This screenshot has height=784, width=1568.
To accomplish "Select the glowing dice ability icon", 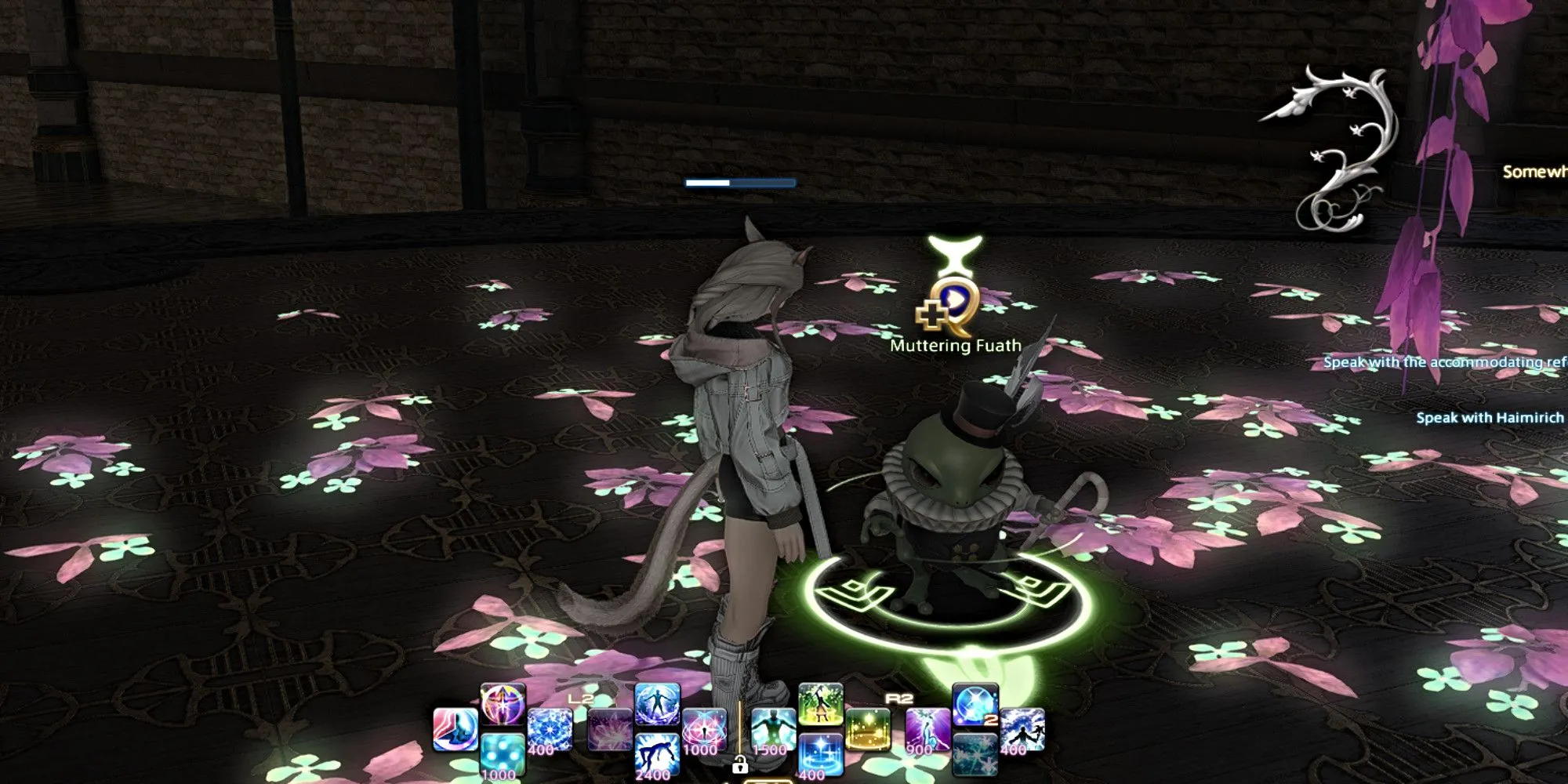I will 502,755.
